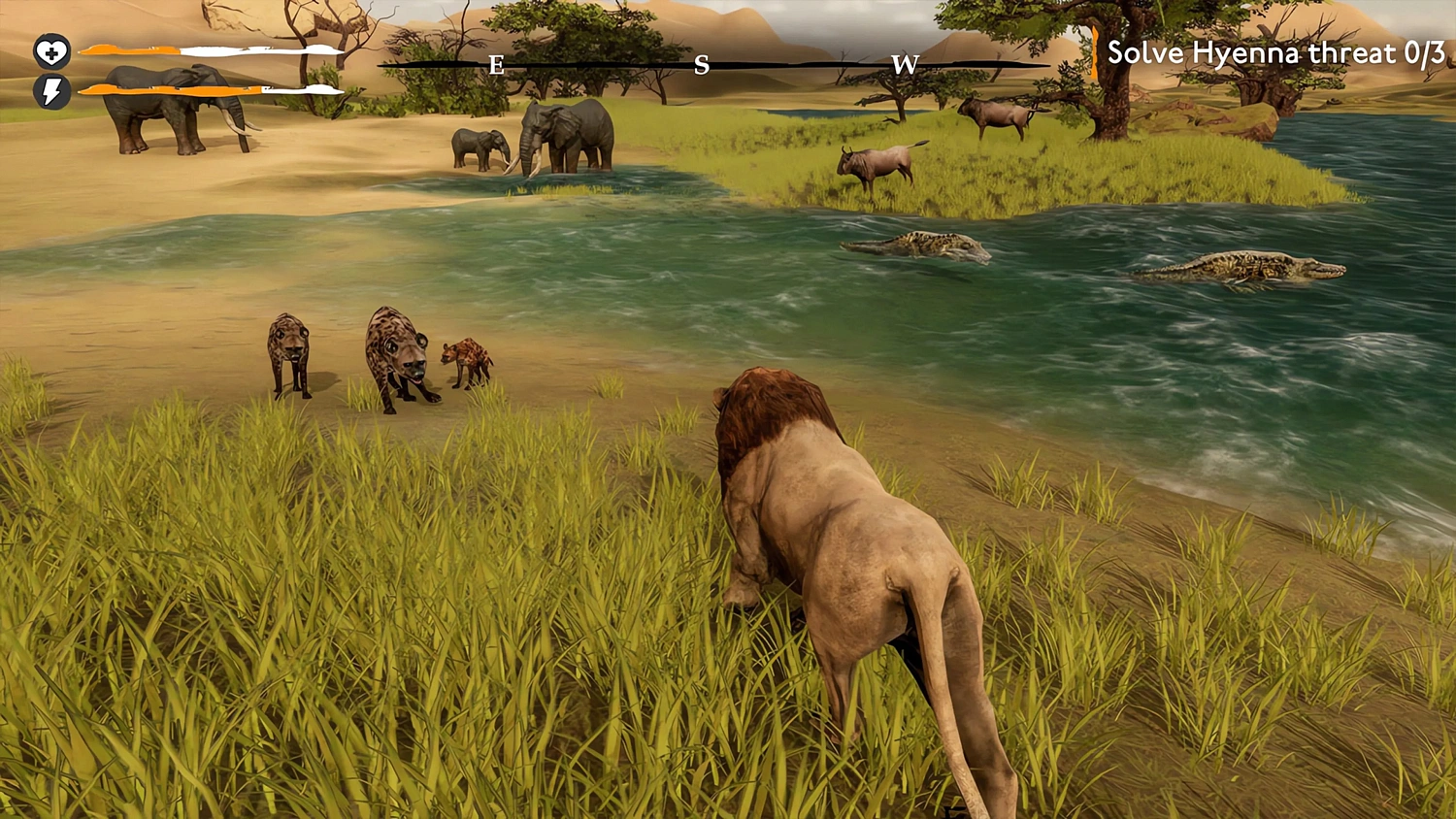1456x819 pixels.
Task: Select the E marker on the compass
Action: pyautogui.click(x=498, y=67)
